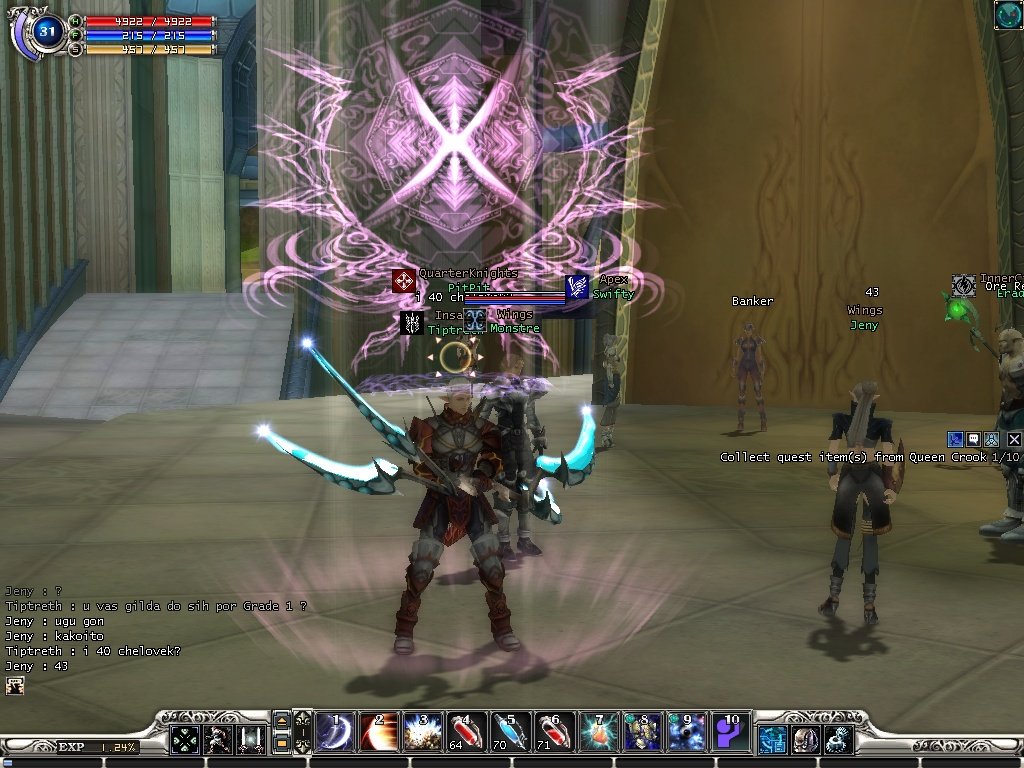The image size is (1024, 768).
Task: Open the gear settings icon
Action: 837,739
